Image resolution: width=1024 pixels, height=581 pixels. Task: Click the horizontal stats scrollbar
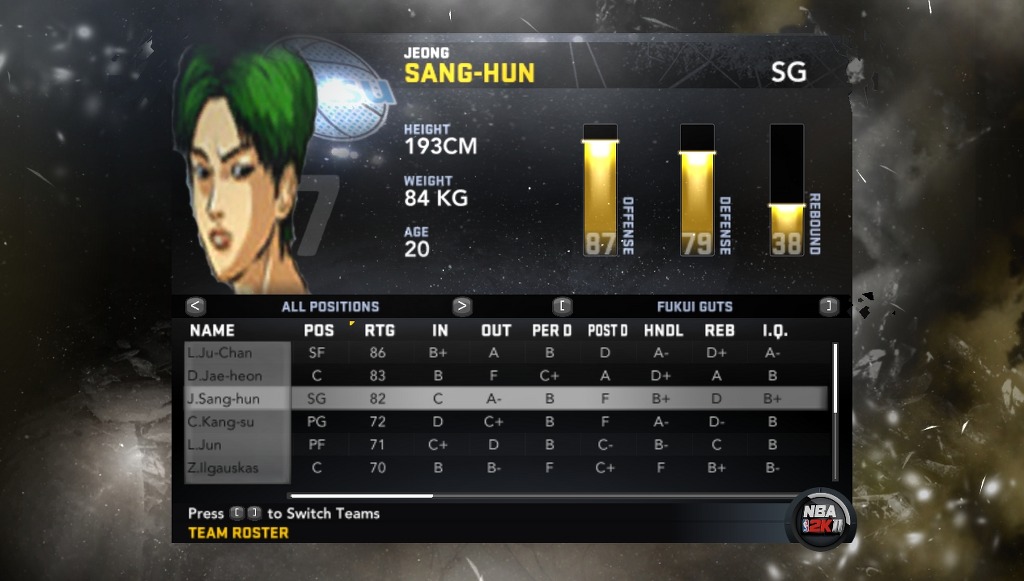coord(361,495)
